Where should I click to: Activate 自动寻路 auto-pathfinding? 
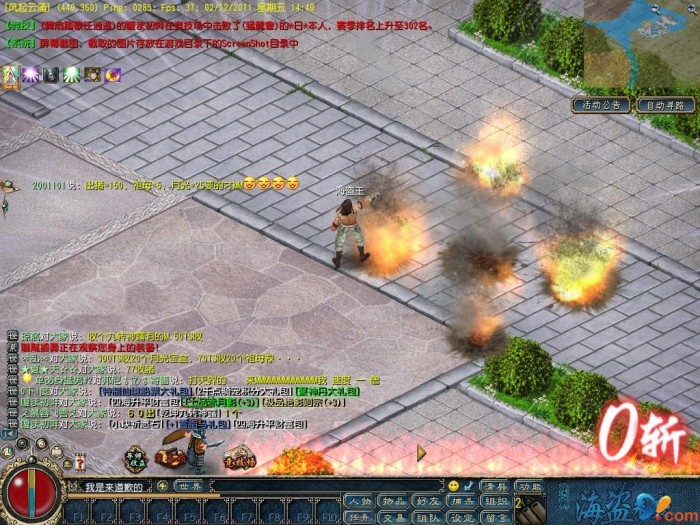coord(665,104)
